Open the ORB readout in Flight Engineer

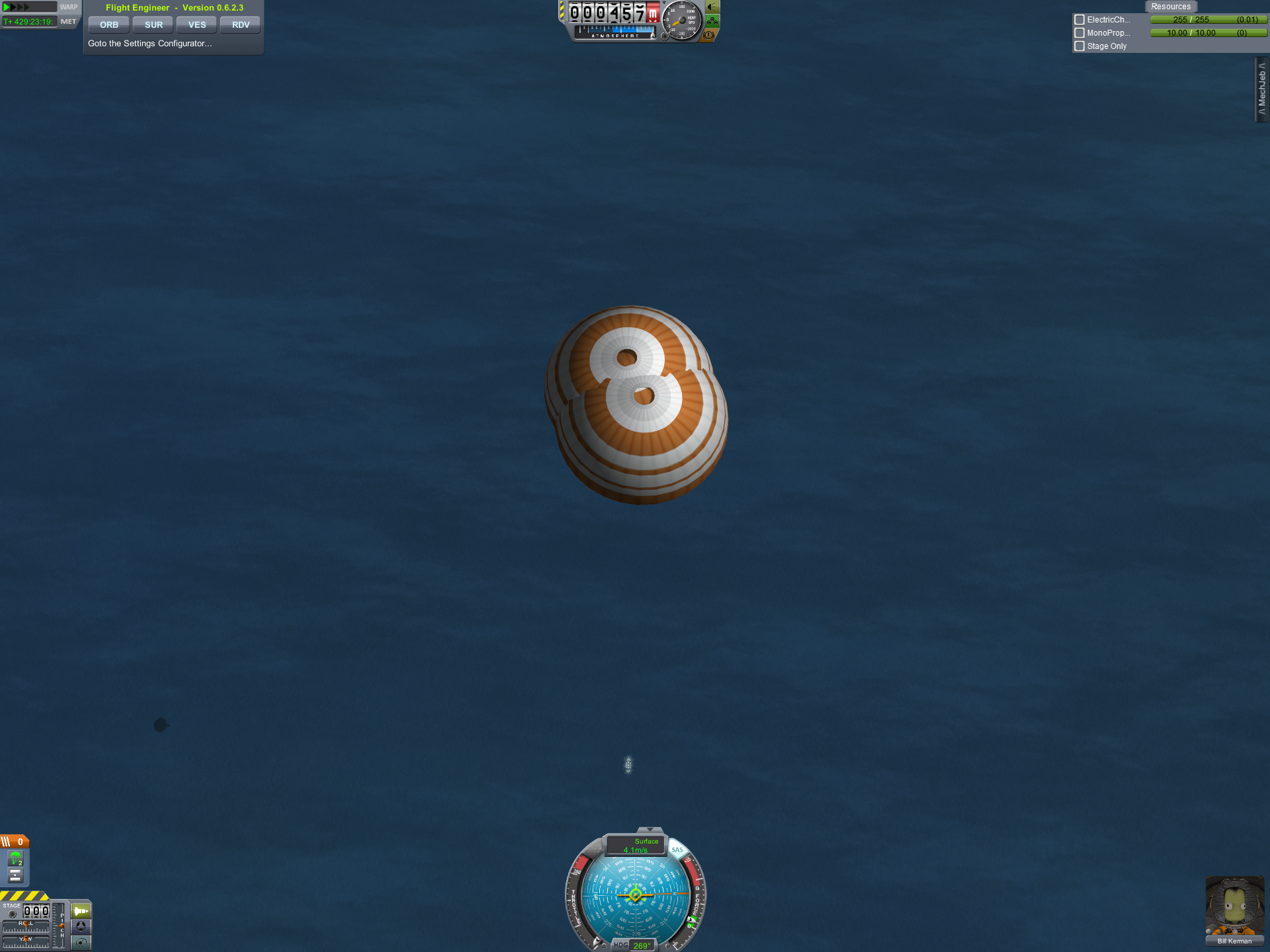click(x=108, y=25)
